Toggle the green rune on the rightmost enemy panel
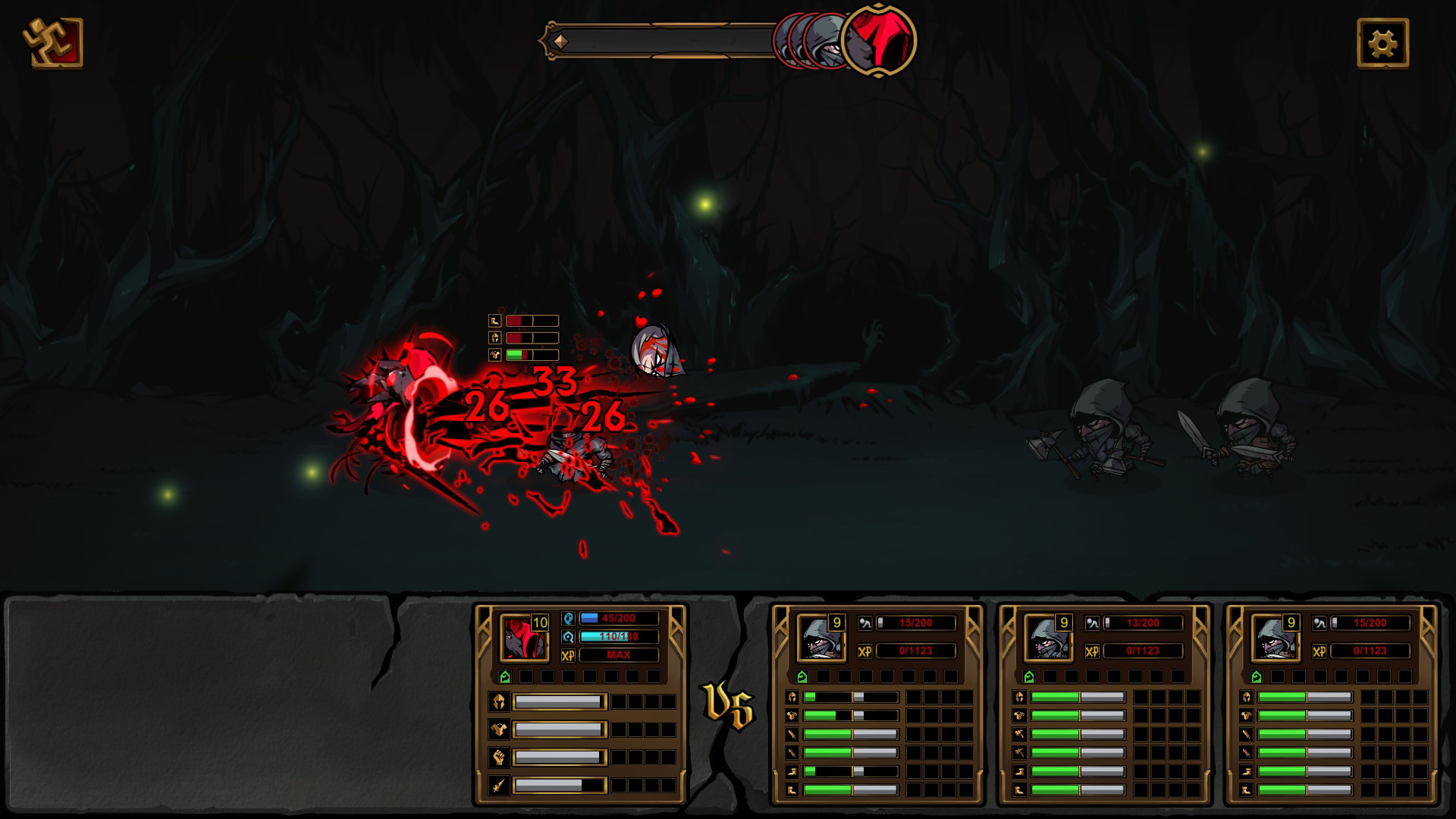1456x819 pixels. click(1257, 676)
